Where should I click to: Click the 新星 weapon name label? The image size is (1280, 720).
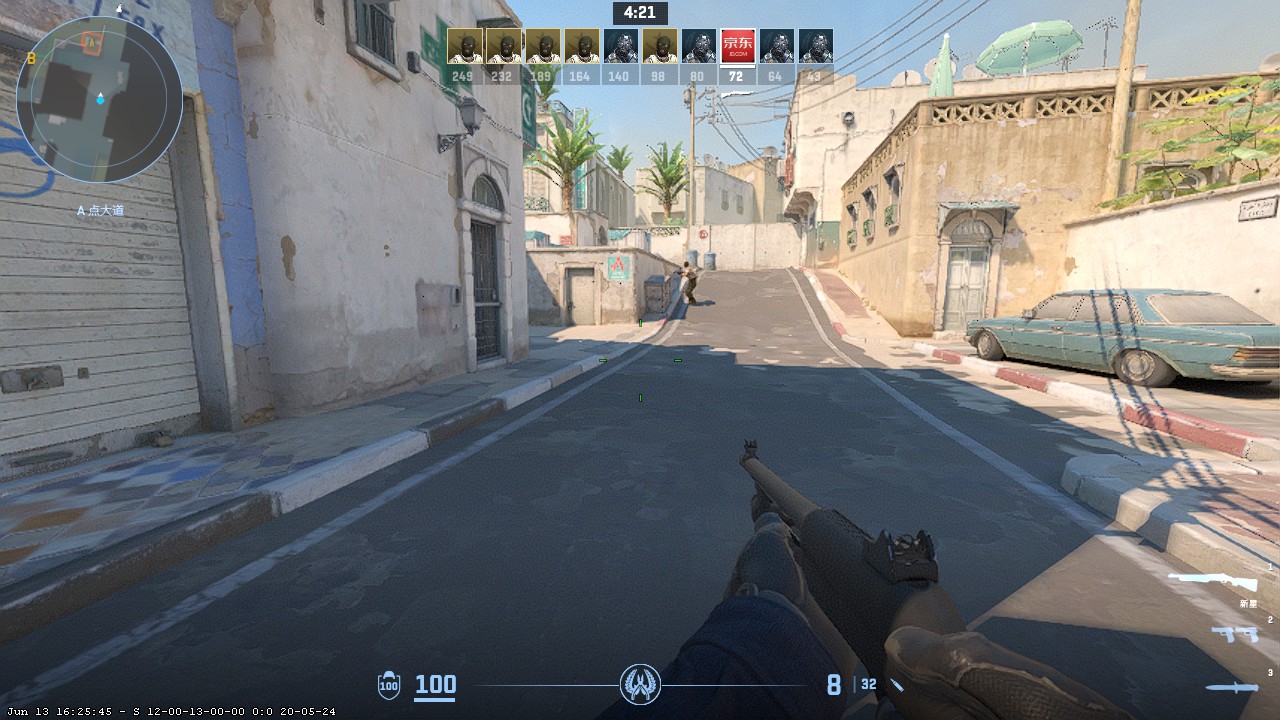[x=1249, y=604]
